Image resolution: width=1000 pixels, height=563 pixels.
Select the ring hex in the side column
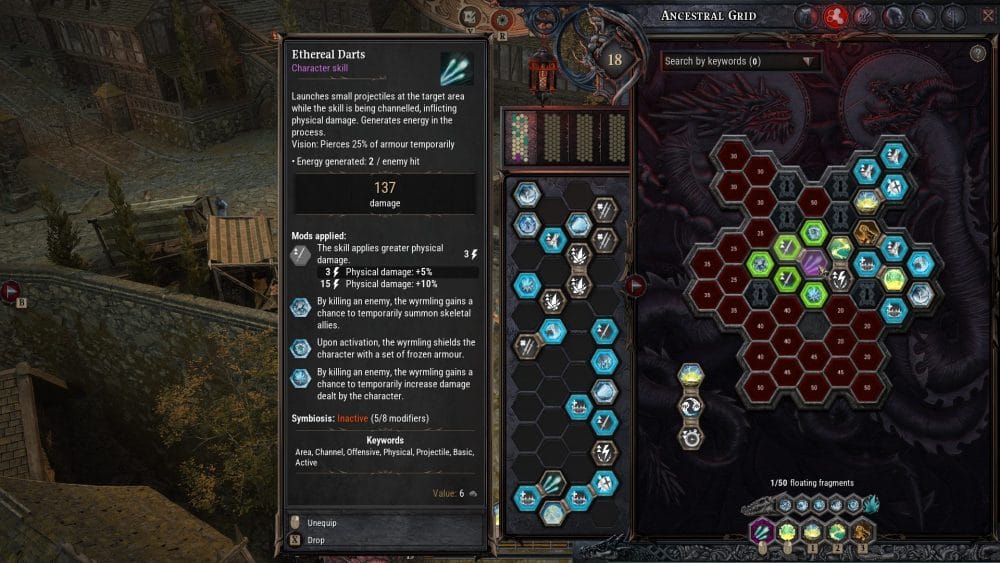coord(688,437)
